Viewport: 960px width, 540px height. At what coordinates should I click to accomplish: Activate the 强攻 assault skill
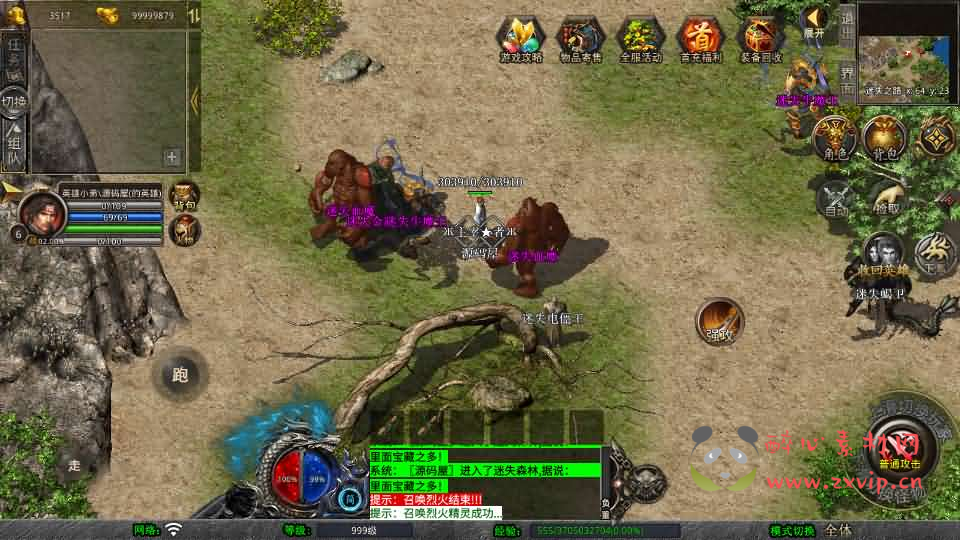pyautogui.click(x=720, y=322)
